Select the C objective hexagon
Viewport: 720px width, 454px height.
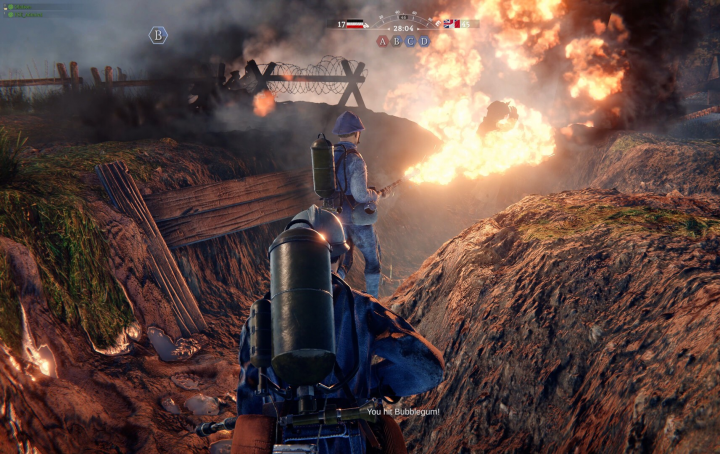coord(410,41)
